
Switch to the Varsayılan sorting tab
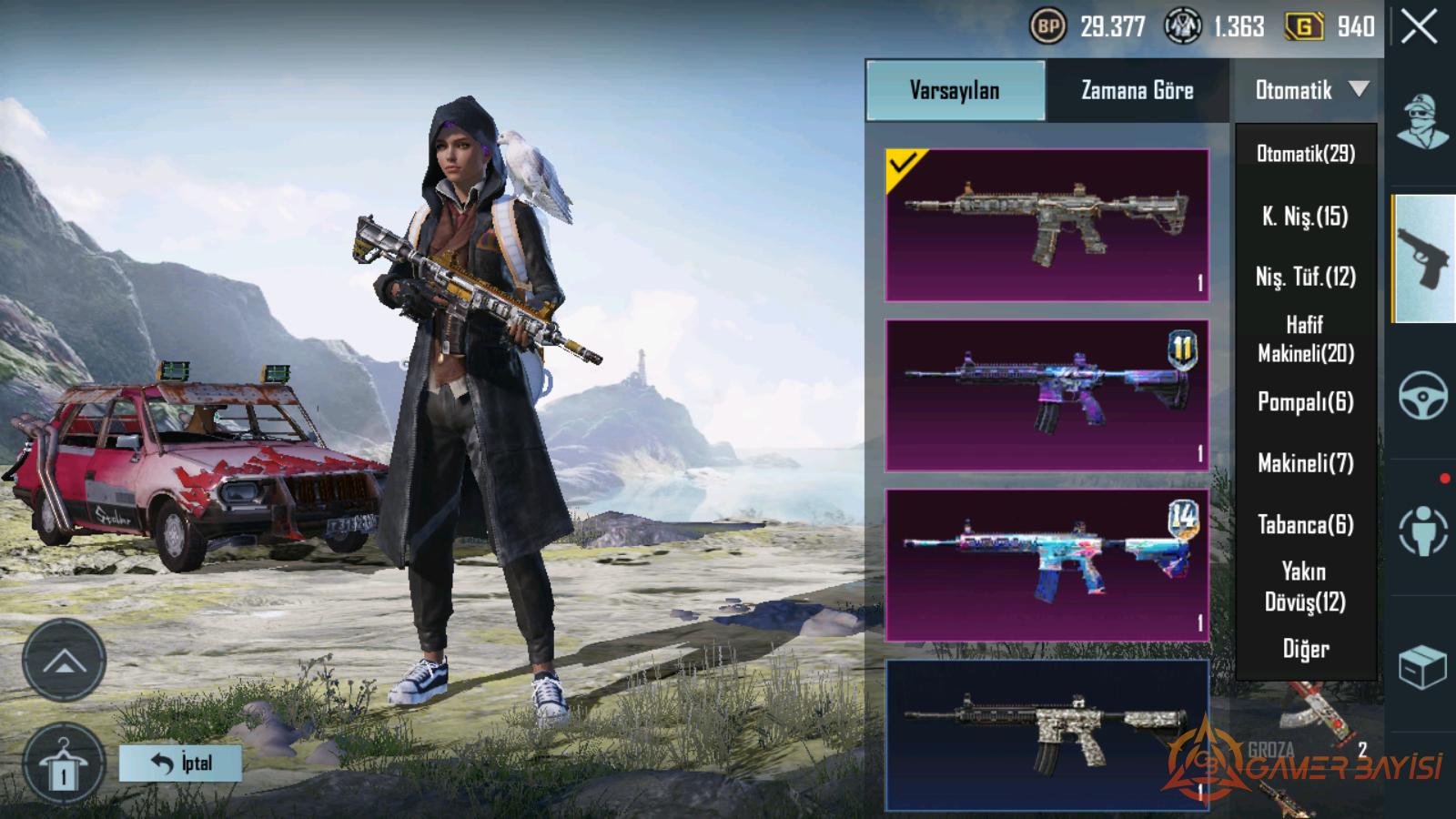click(x=955, y=90)
